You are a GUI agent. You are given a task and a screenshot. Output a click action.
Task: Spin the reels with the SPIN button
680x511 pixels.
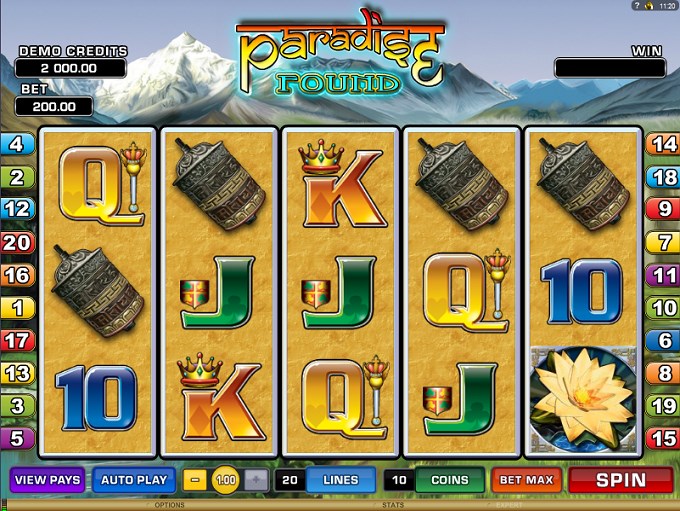[620, 480]
